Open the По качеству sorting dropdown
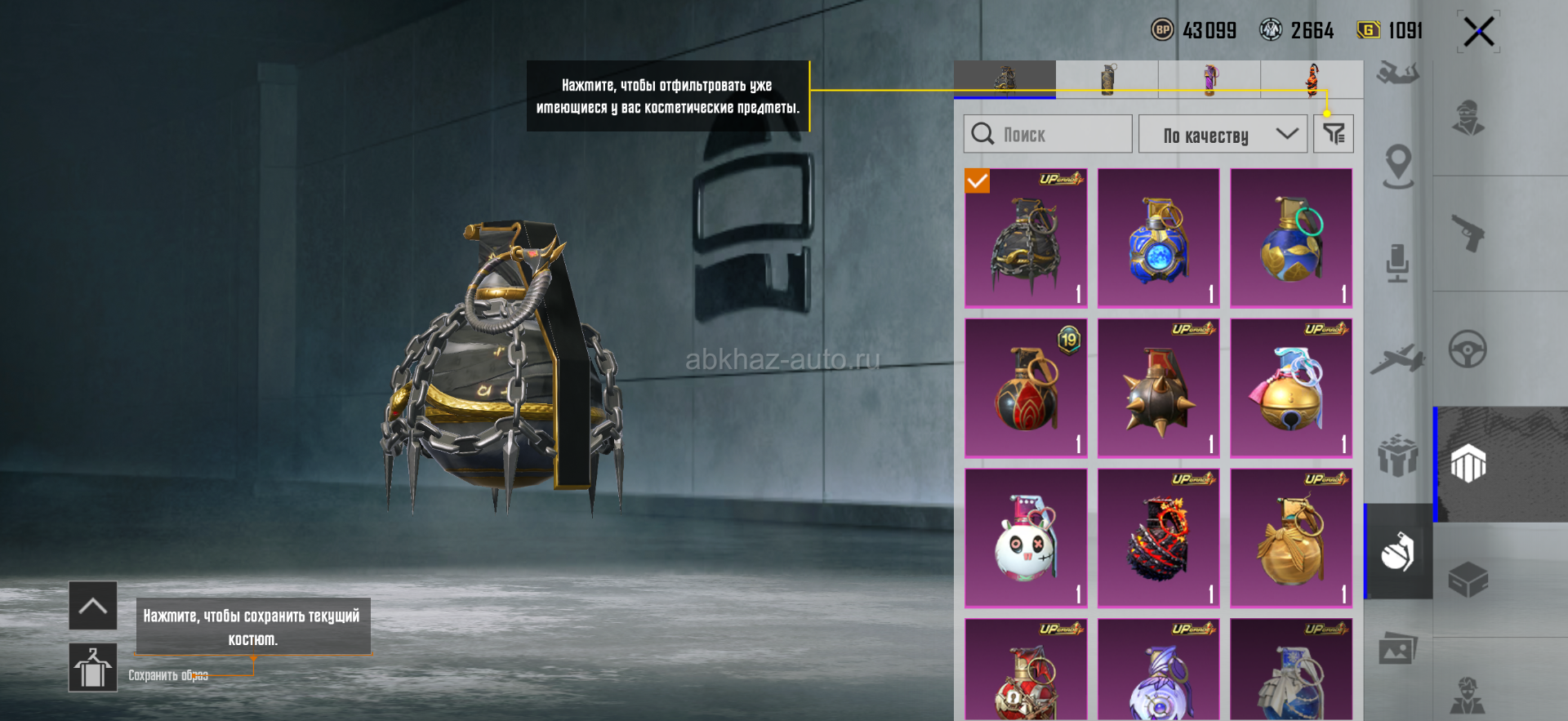Image resolution: width=1568 pixels, height=721 pixels. [1223, 134]
